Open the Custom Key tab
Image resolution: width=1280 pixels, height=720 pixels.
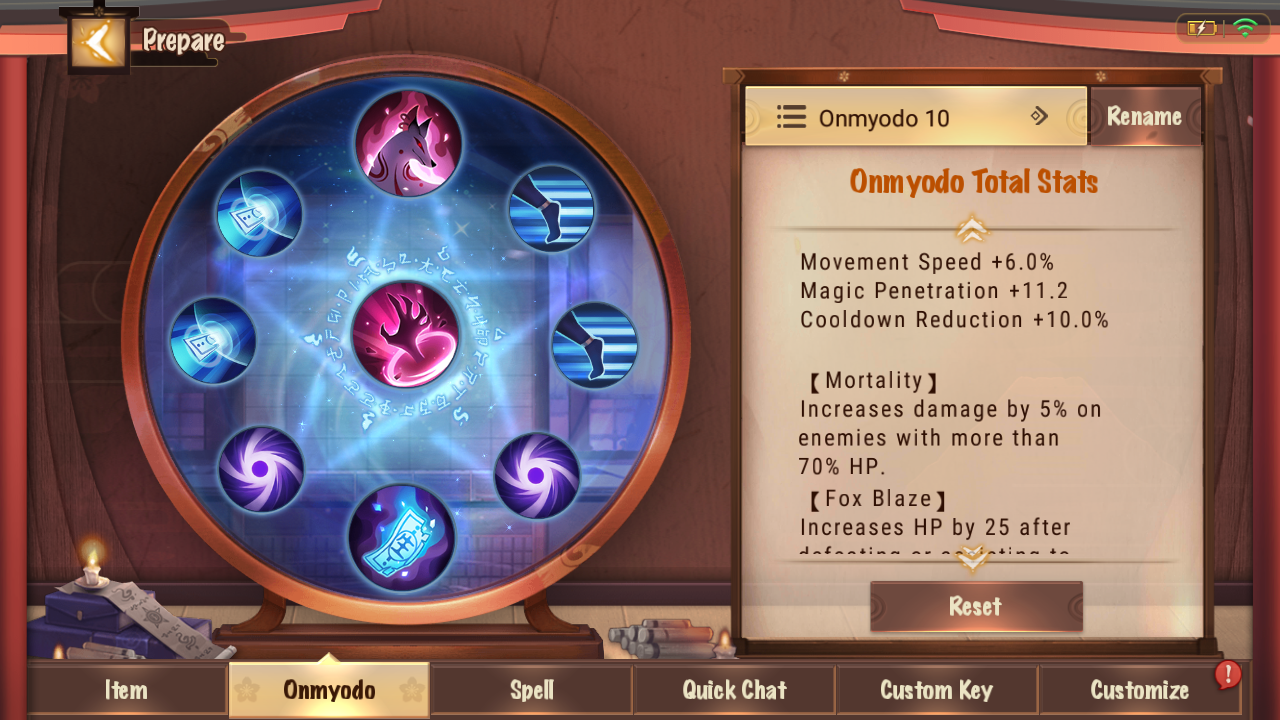click(x=936, y=690)
